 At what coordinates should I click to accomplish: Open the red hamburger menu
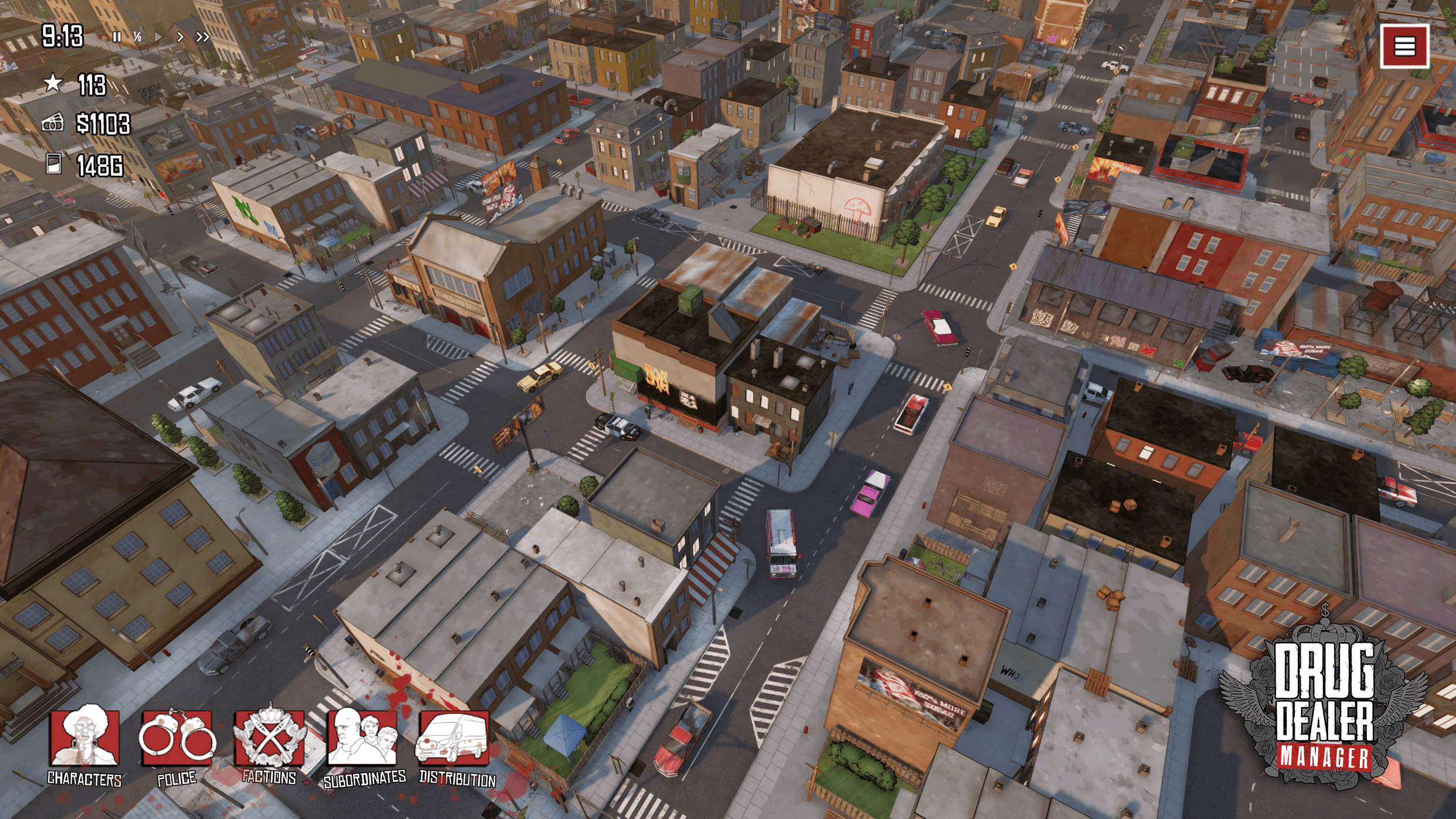click(x=1404, y=46)
